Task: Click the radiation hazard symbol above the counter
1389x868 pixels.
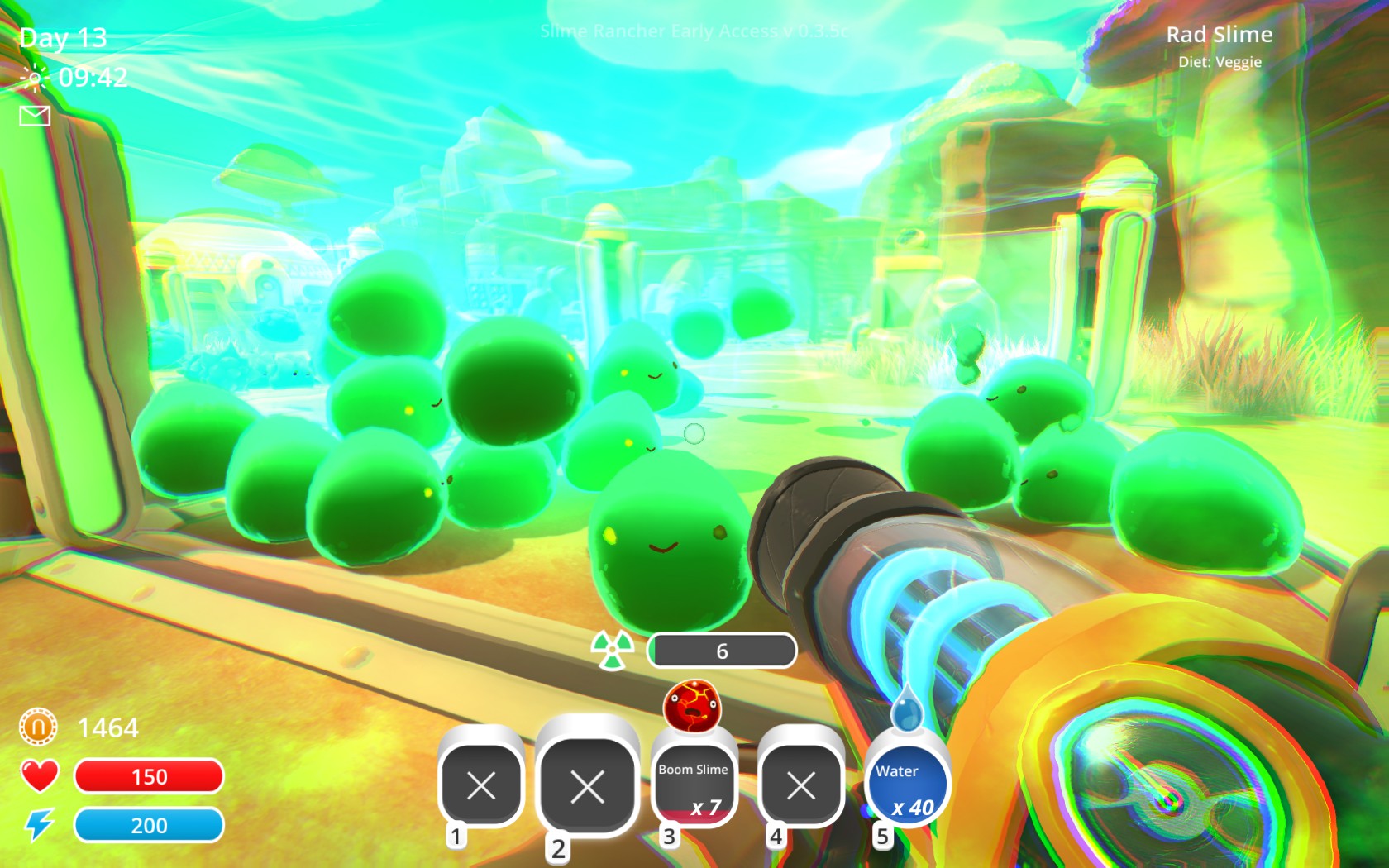Action: pyautogui.click(x=612, y=649)
